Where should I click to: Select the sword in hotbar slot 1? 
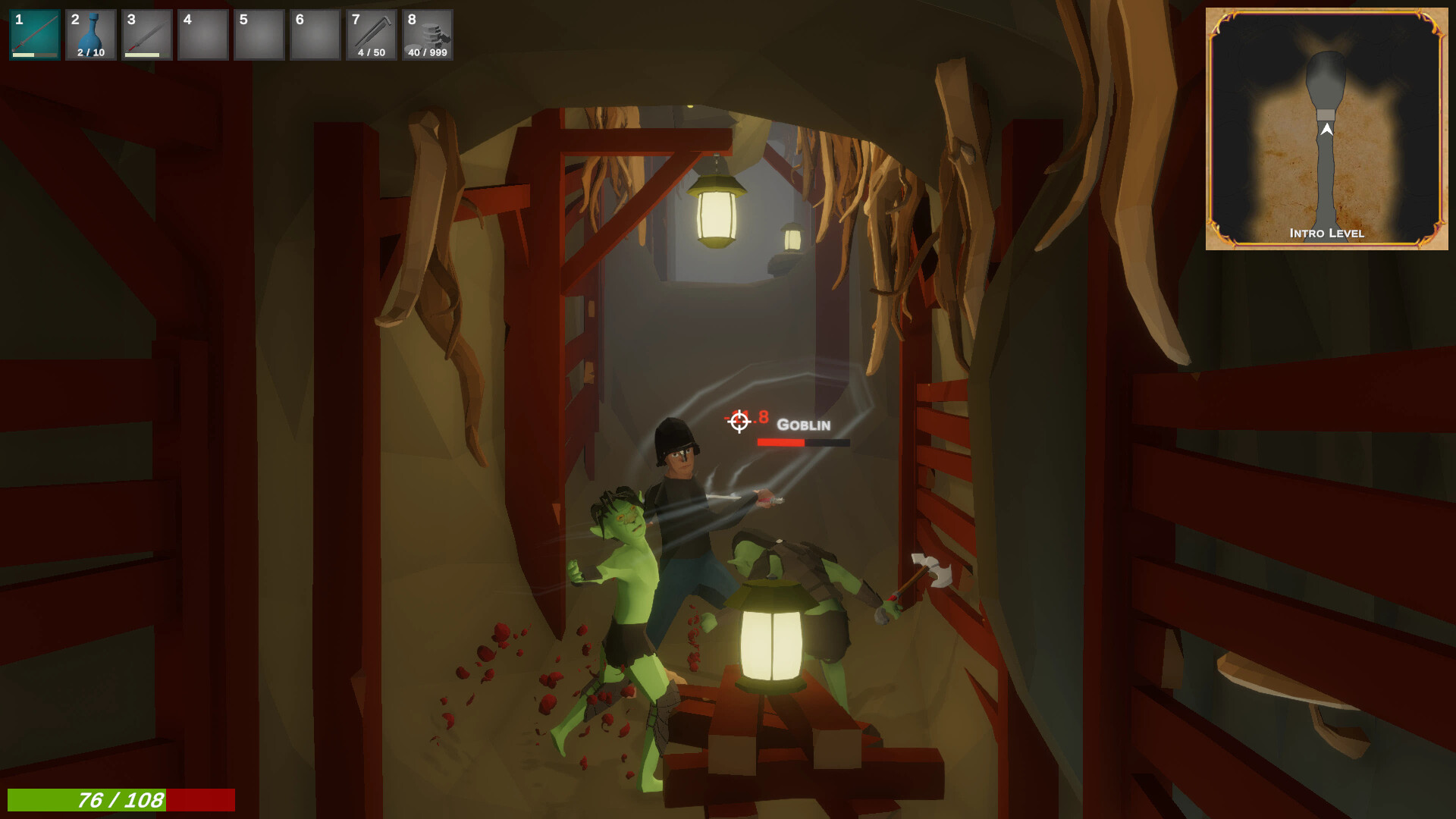[34, 34]
